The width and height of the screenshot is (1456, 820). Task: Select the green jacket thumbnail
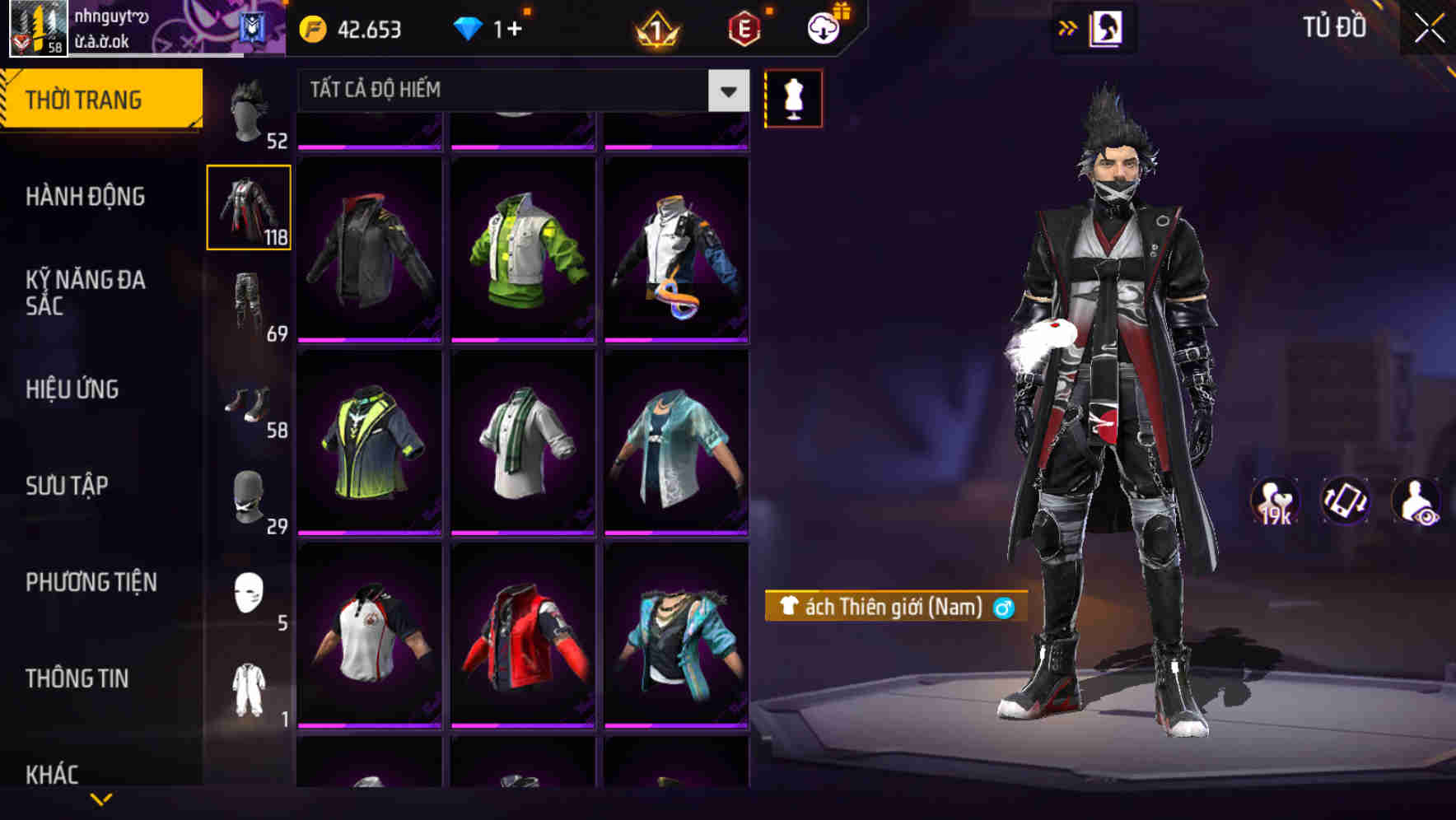[x=524, y=247]
